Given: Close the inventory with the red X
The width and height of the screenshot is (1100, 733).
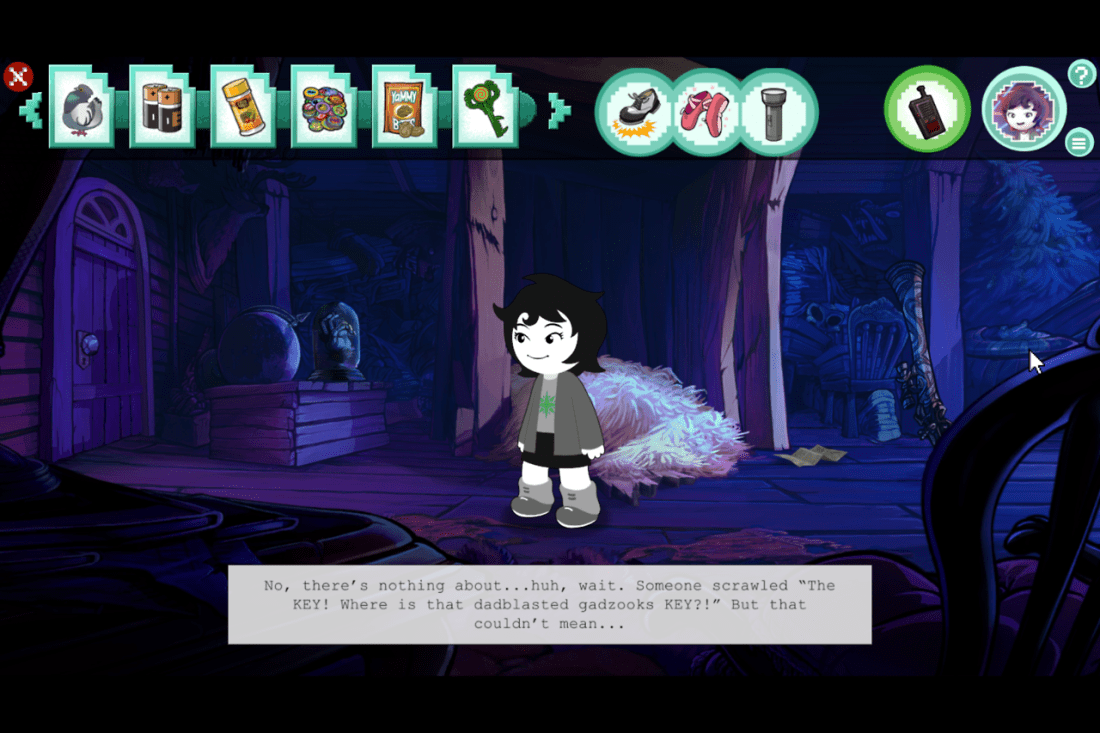Looking at the screenshot, I should click(19, 77).
